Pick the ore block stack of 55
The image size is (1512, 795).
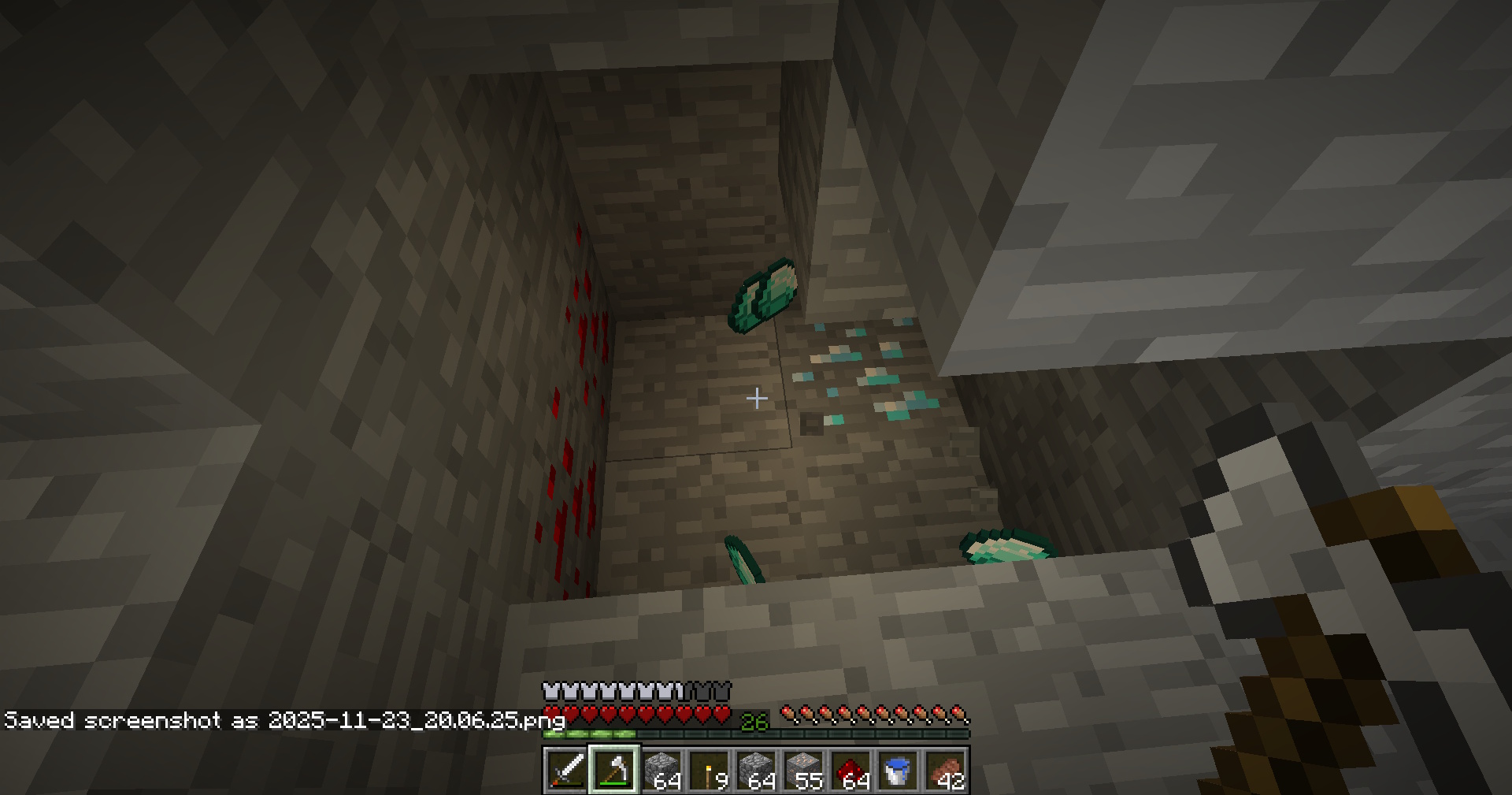pyautogui.click(x=802, y=770)
